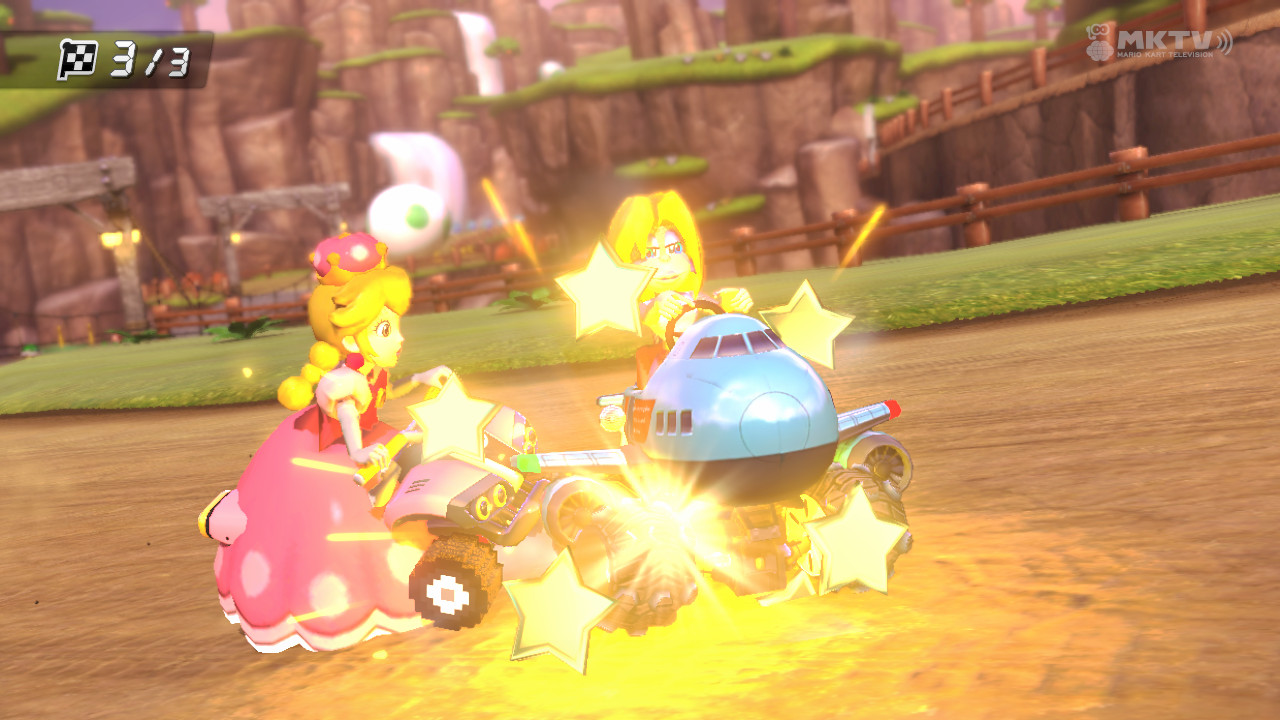Screen dimensions: 1280x720
Task: Click the MARIO KART TELEVISION caption
Action: coord(1165,54)
